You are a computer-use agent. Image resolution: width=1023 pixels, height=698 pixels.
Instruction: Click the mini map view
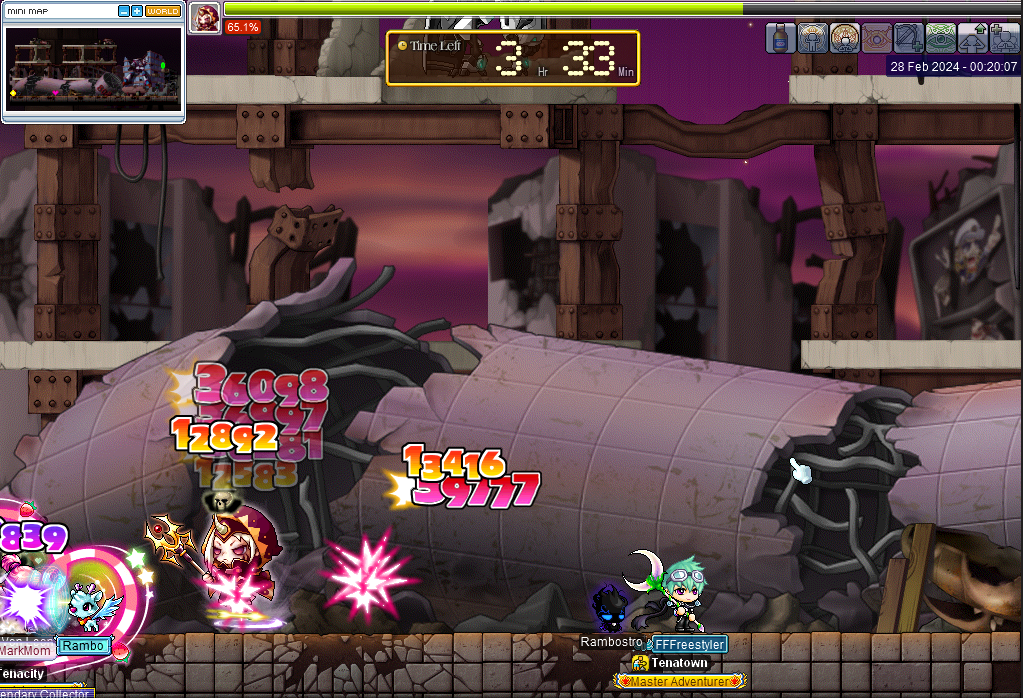(x=93, y=70)
